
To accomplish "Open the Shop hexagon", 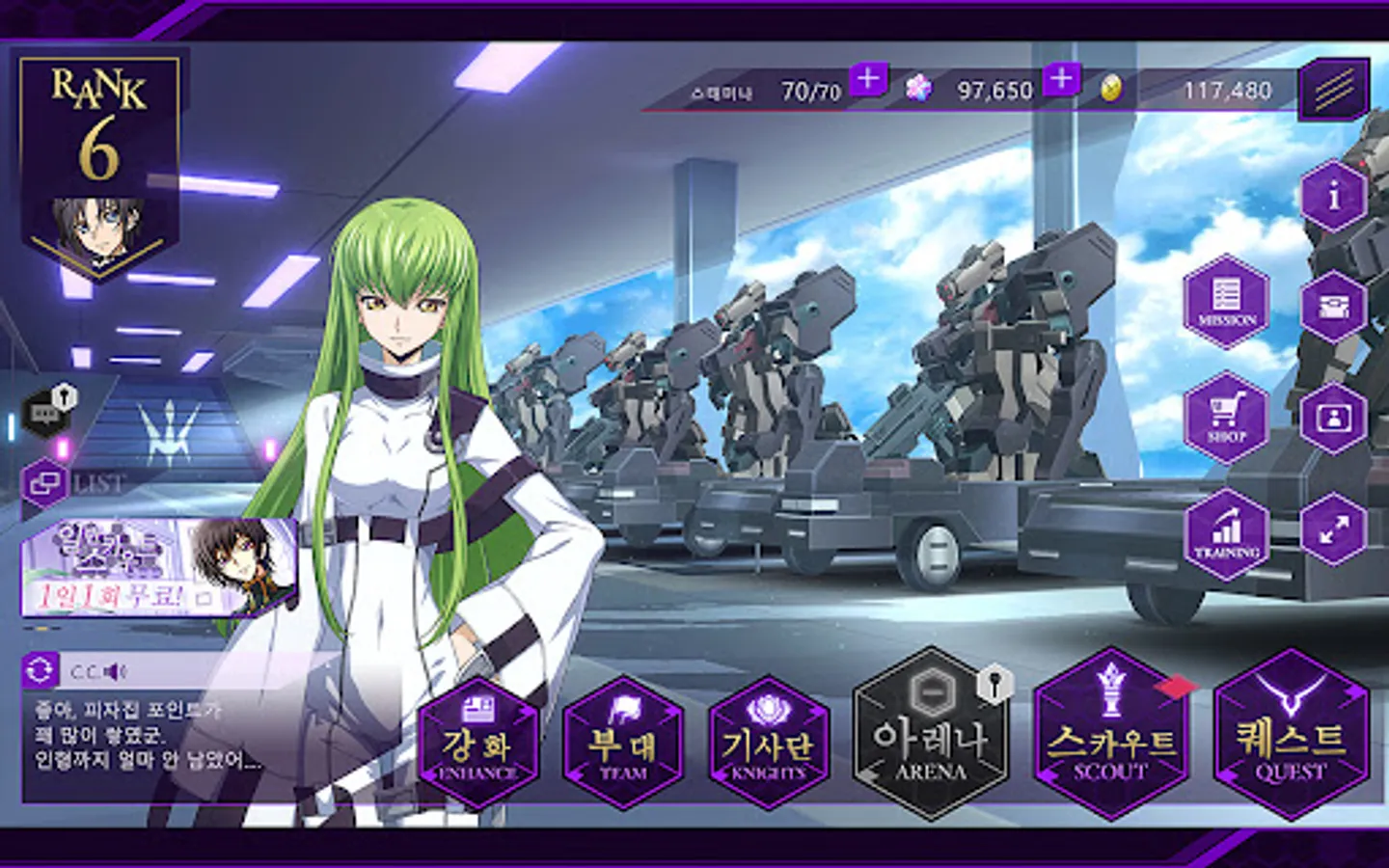I will pos(1226,418).
